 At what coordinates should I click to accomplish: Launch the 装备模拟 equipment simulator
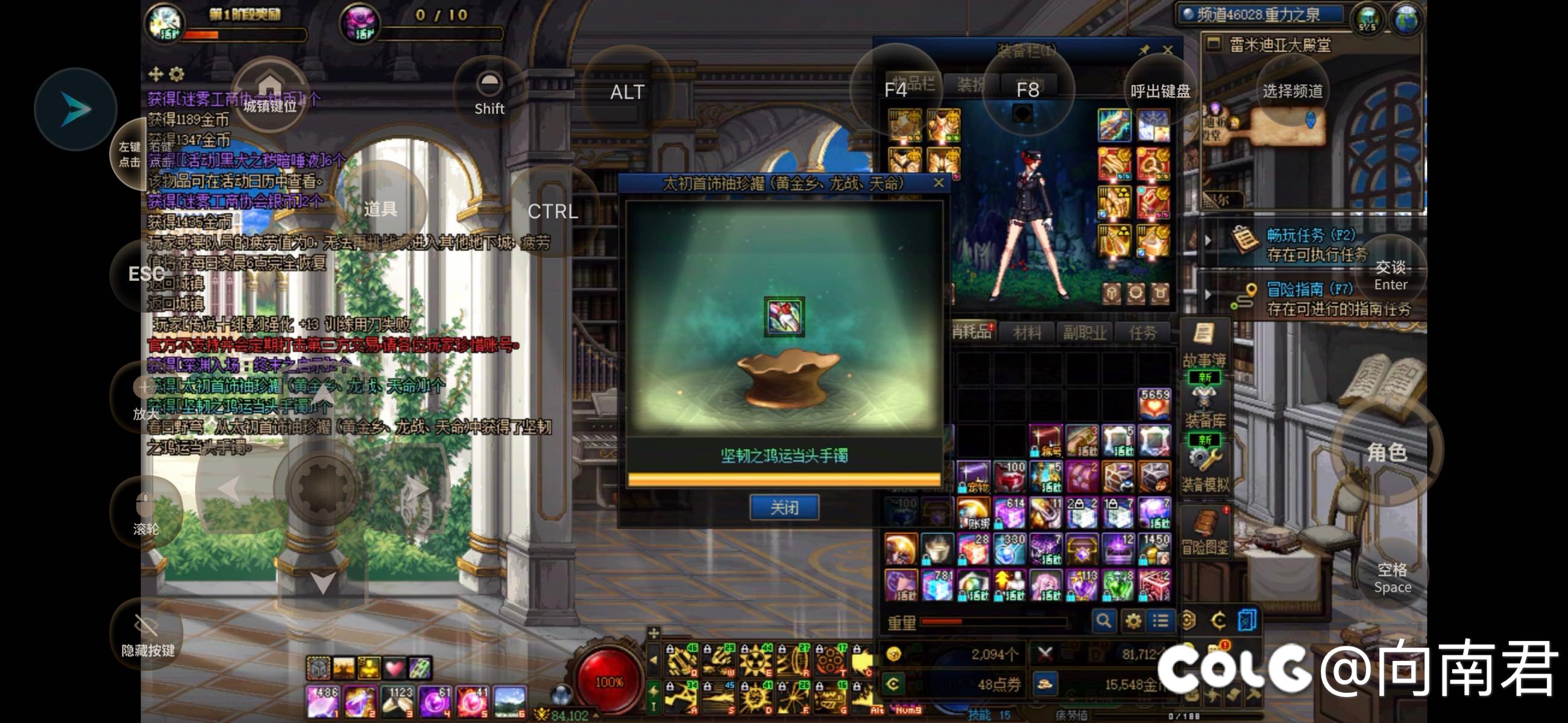[1203, 468]
